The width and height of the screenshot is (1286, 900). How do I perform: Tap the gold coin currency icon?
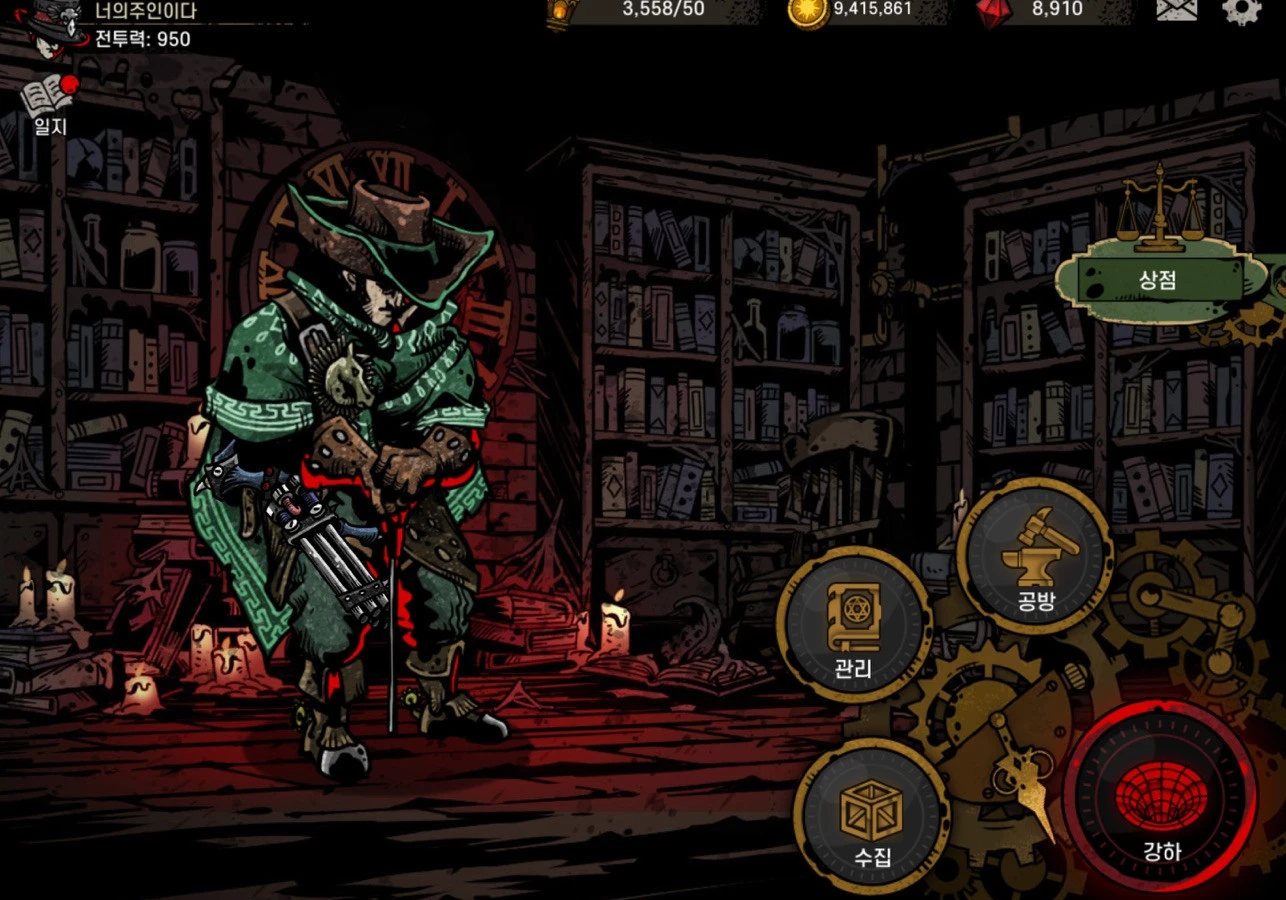(x=807, y=10)
